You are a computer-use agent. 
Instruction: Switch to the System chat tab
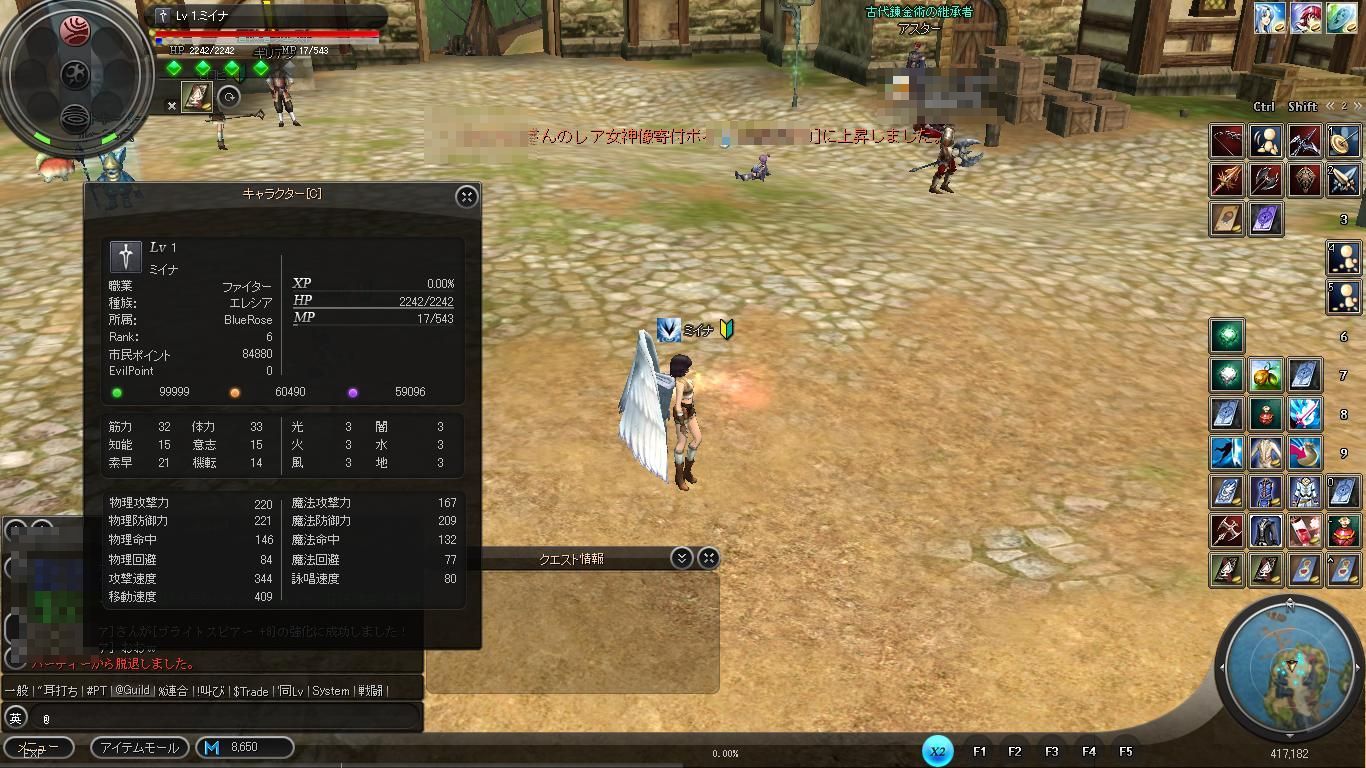pos(330,690)
